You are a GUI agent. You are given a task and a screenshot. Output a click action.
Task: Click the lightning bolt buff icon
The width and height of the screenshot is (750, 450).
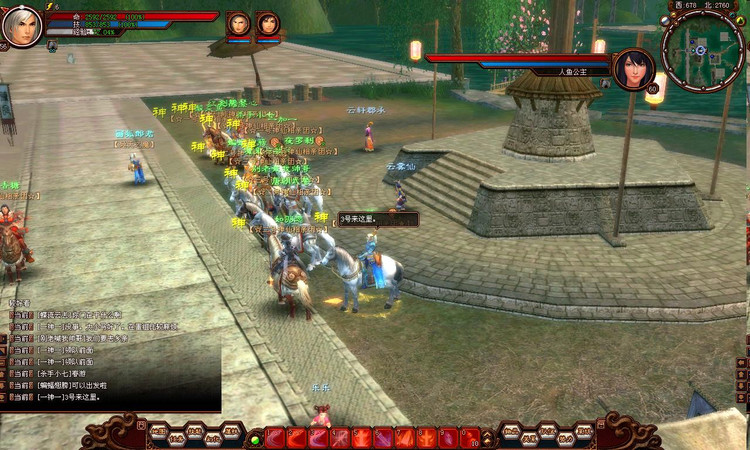(x=51, y=6)
